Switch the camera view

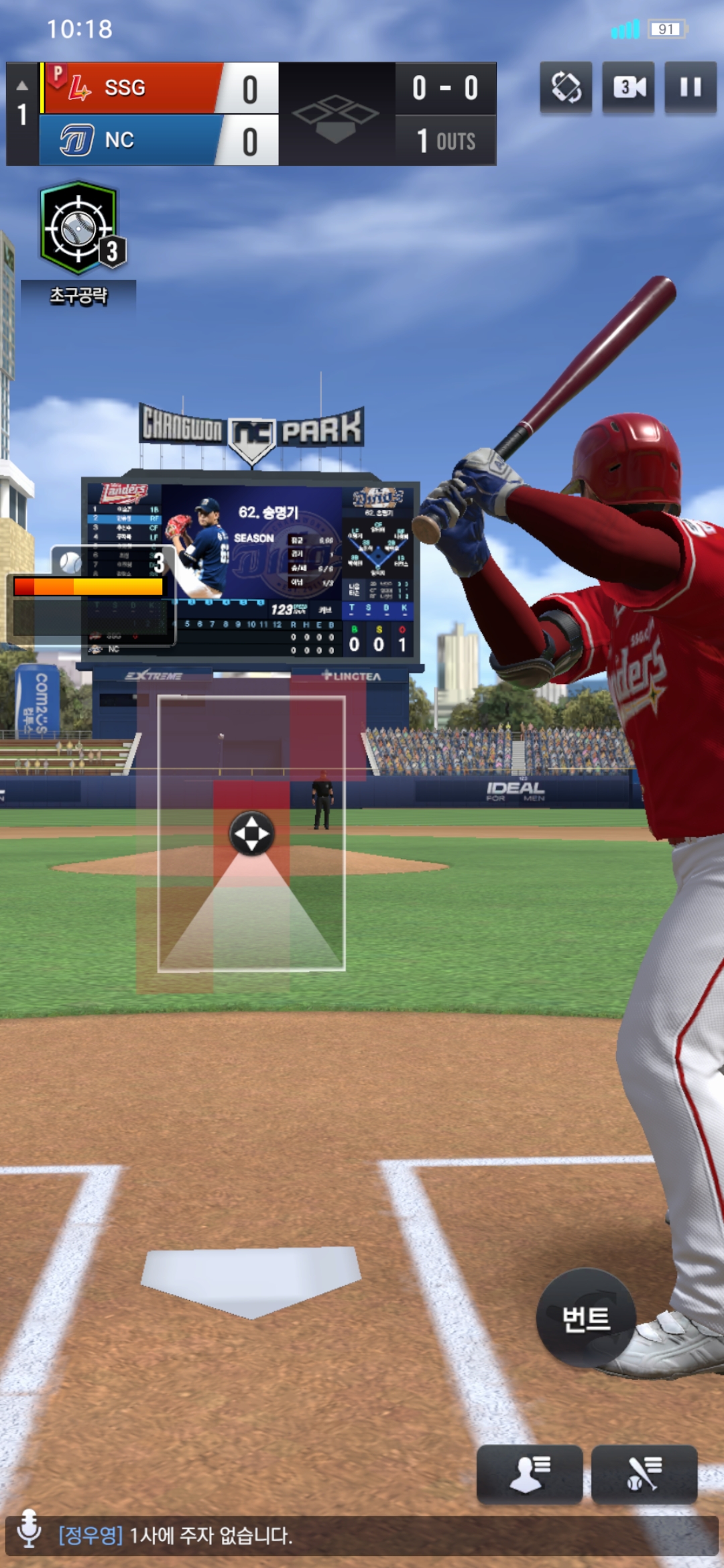628,88
